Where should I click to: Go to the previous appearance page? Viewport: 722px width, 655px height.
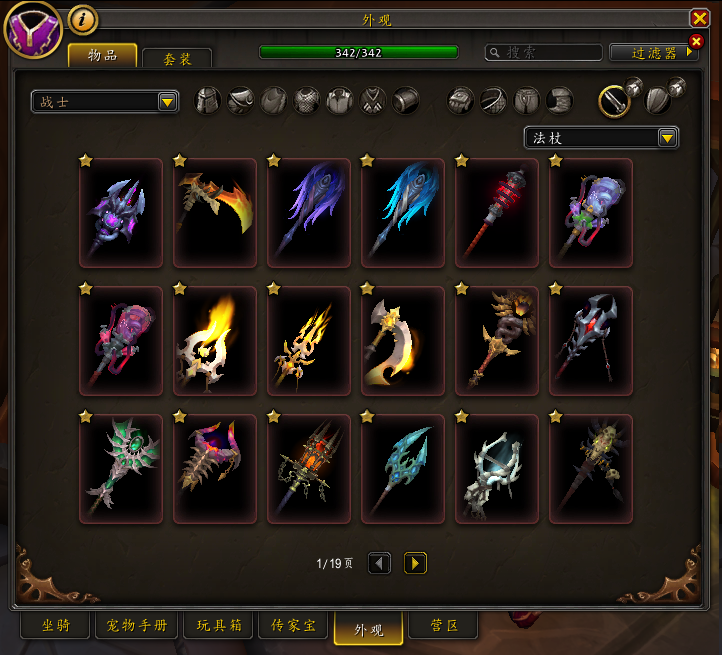coord(379,563)
